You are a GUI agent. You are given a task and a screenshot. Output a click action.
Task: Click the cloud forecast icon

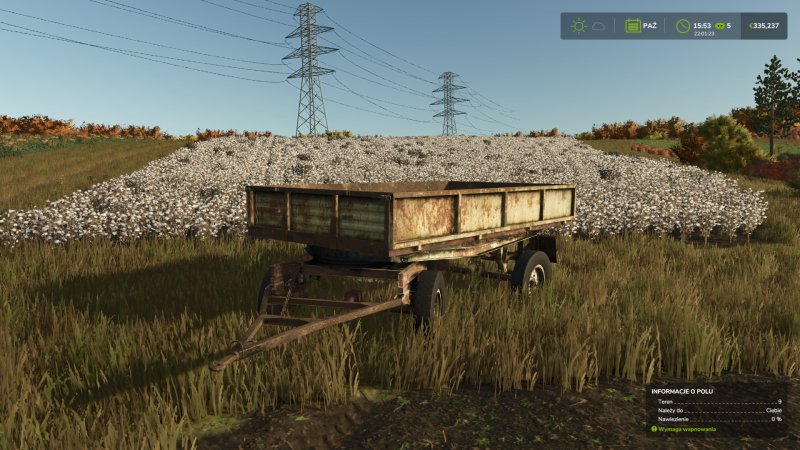[x=599, y=26]
